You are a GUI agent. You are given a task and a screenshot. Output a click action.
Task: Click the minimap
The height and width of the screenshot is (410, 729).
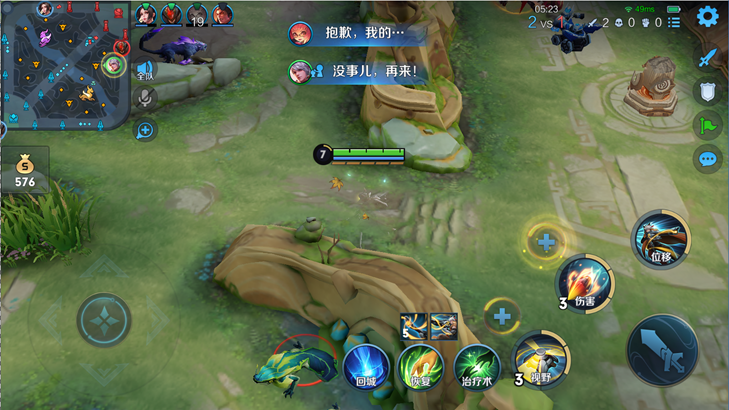(65, 65)
